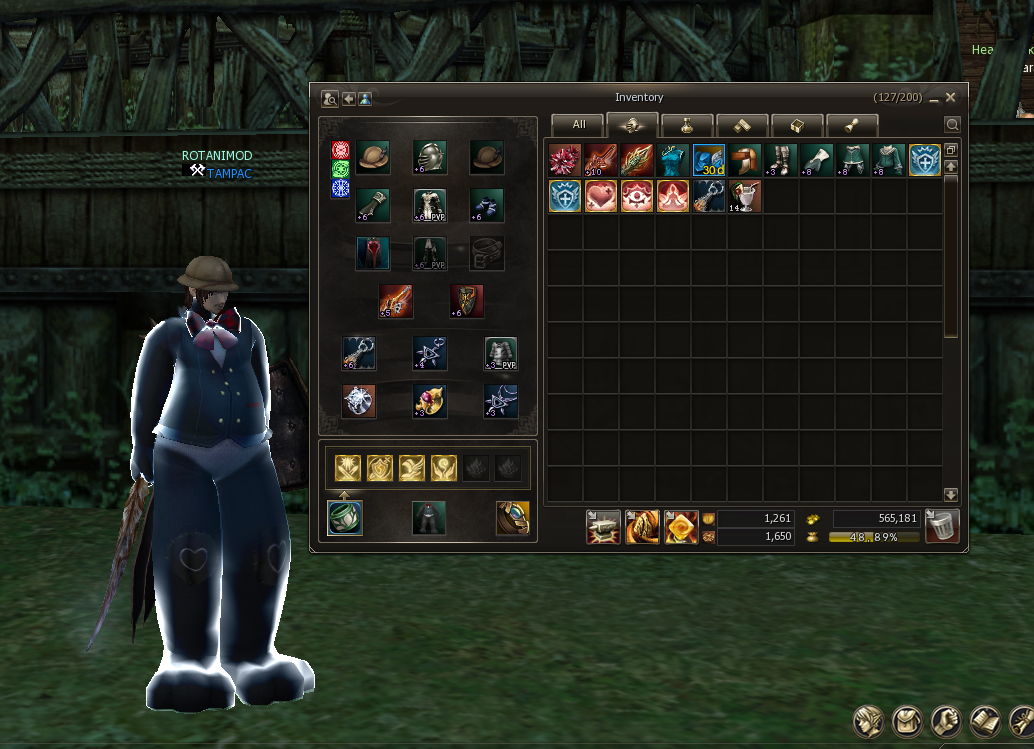Select the red crystal flower item
Image resolution: width=1034 pixels, height=749 pixels.
(x=565, y=160)
